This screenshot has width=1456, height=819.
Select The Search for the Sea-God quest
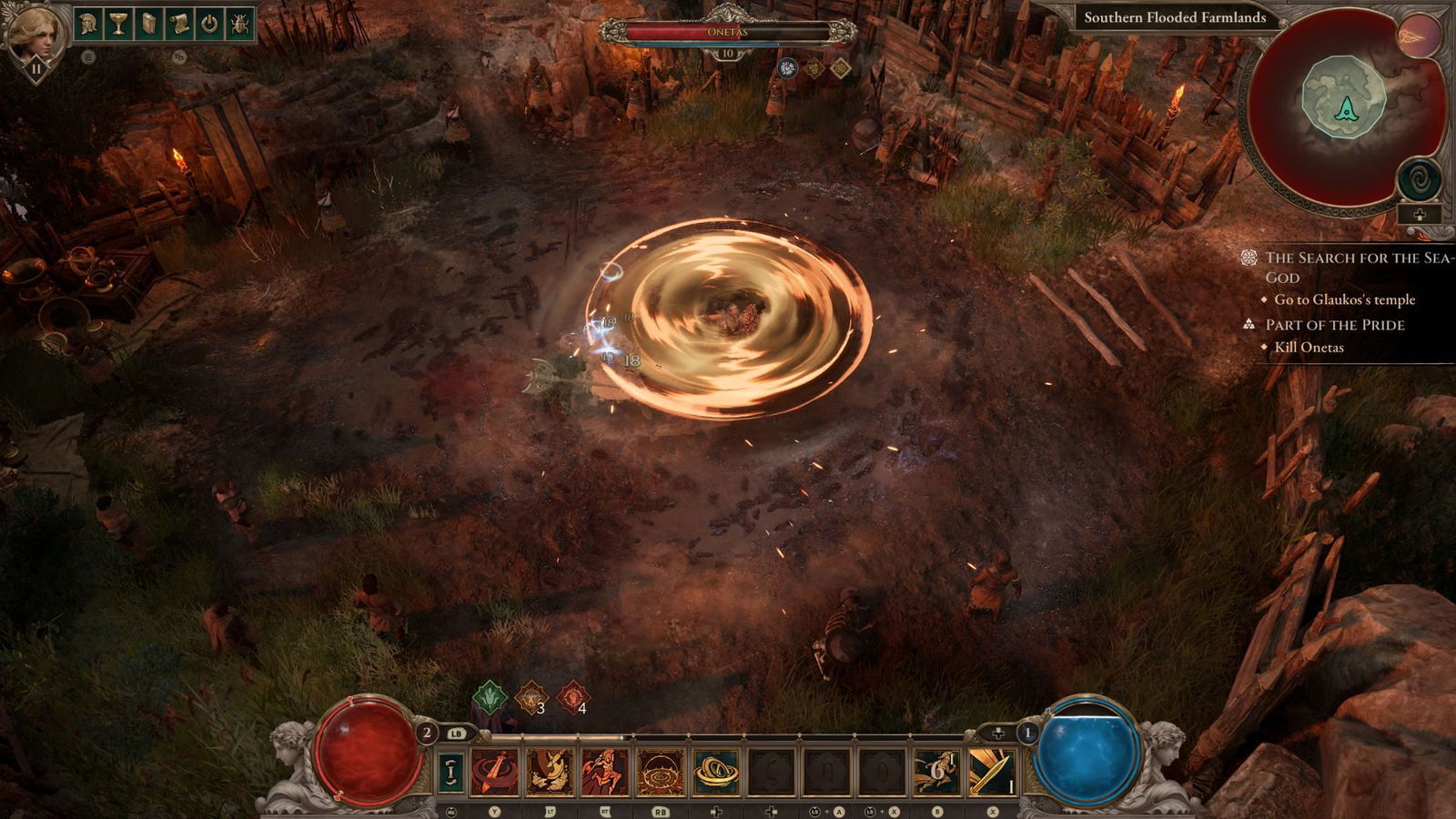[1356, 267]
